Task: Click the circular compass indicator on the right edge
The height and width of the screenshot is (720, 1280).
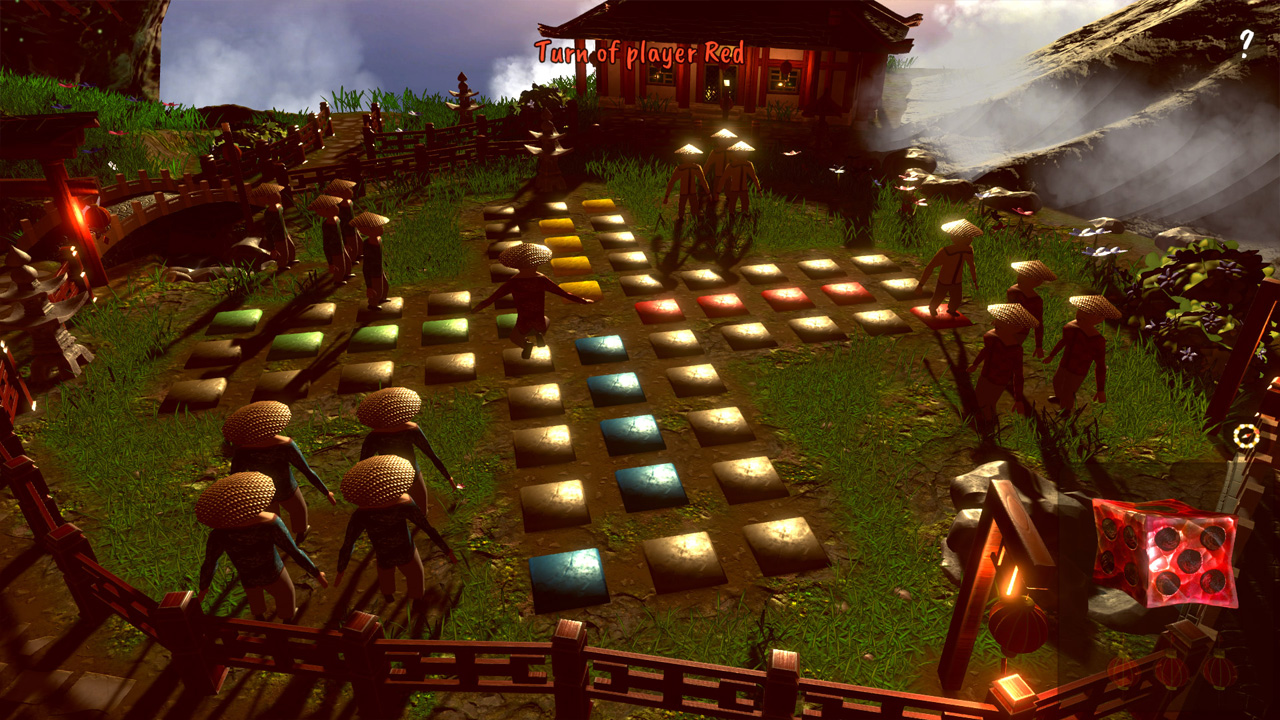Action: (x=1244, y=437)
